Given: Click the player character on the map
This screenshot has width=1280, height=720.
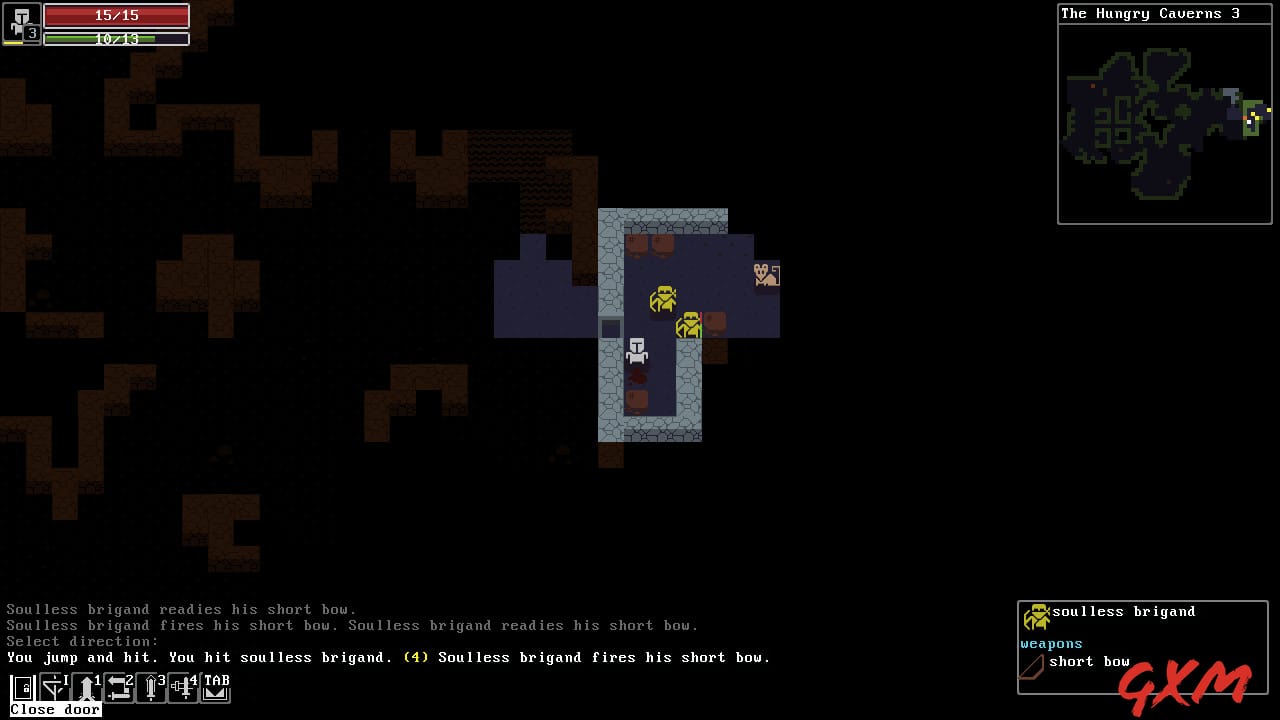Looking at the screenshot, I should pos(637,350).
